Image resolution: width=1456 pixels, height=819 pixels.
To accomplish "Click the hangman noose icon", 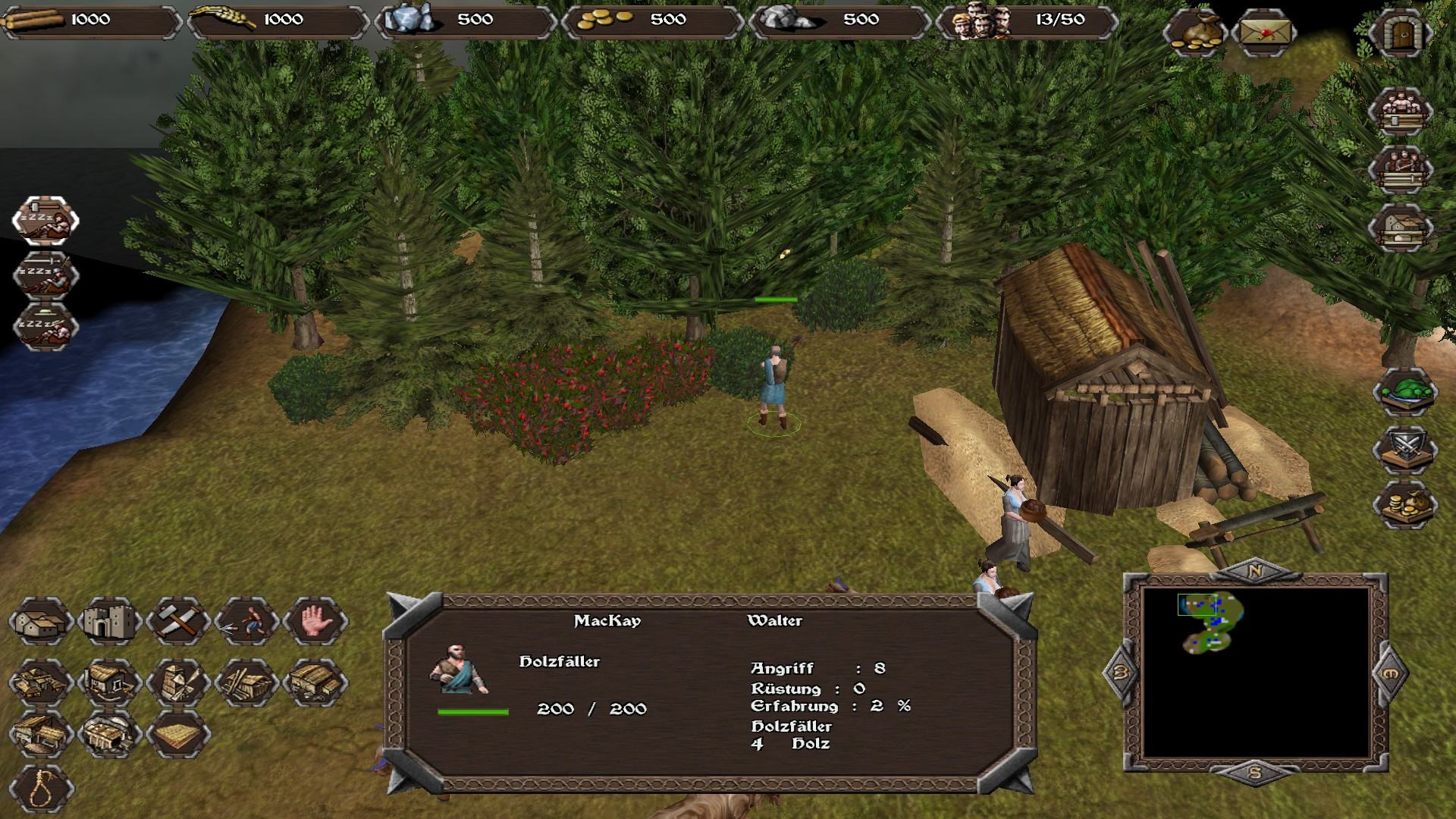I will [41, 789].
